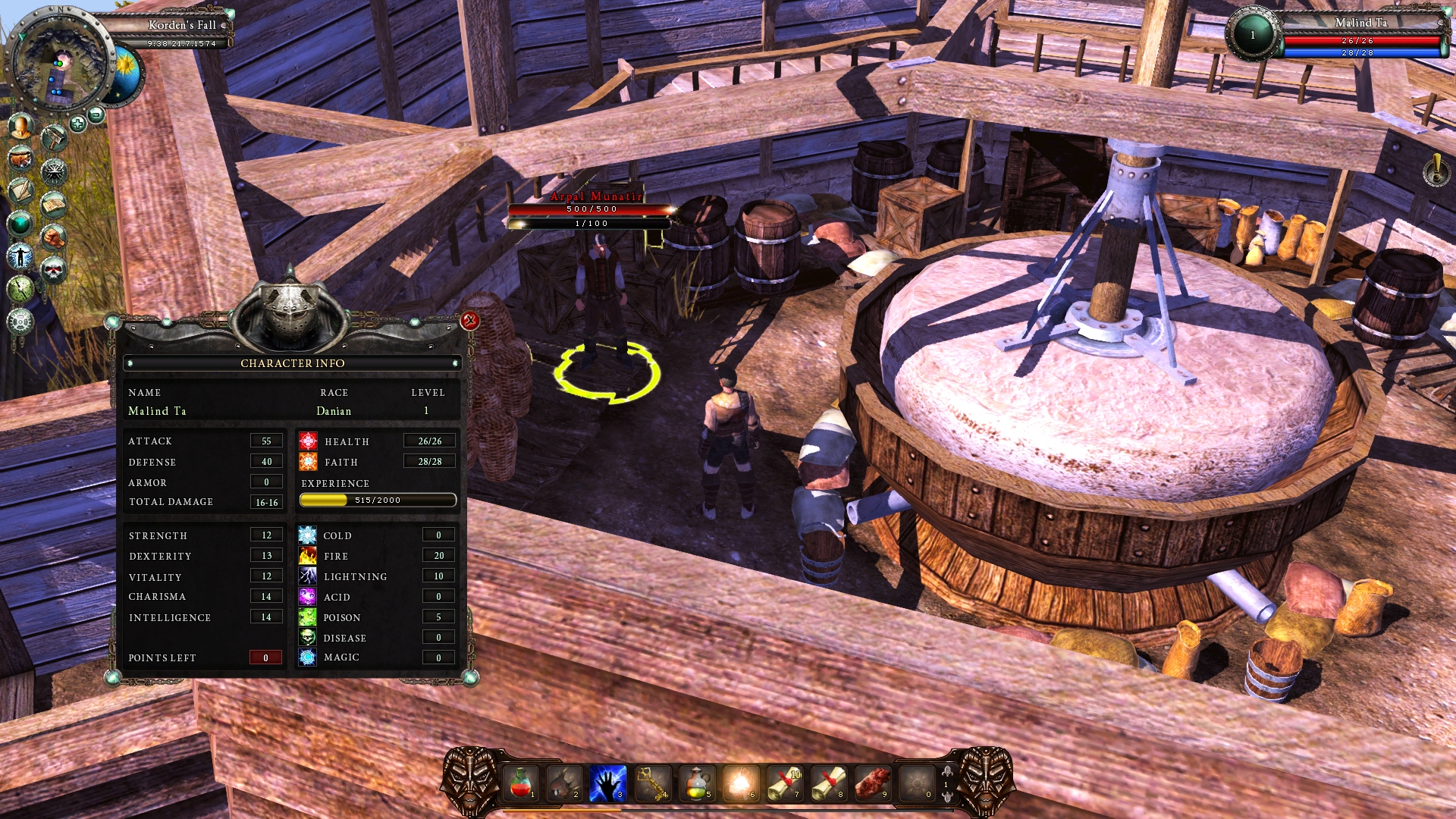Select the hammer icon in side menu
Viewport: 1456px width, 819px height.
click(54, 138)
